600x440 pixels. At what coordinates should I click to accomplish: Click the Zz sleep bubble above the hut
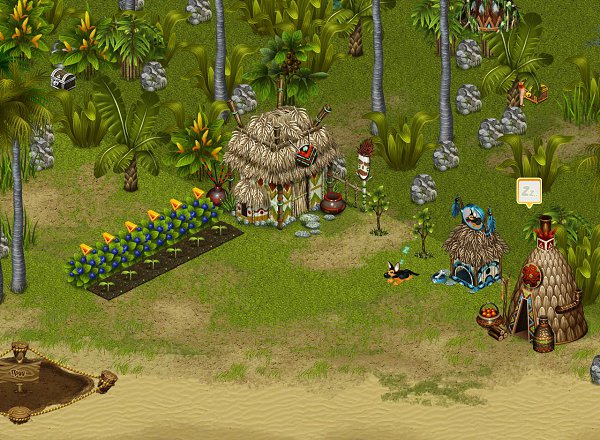pyautogui.click(x=528, y=190)
